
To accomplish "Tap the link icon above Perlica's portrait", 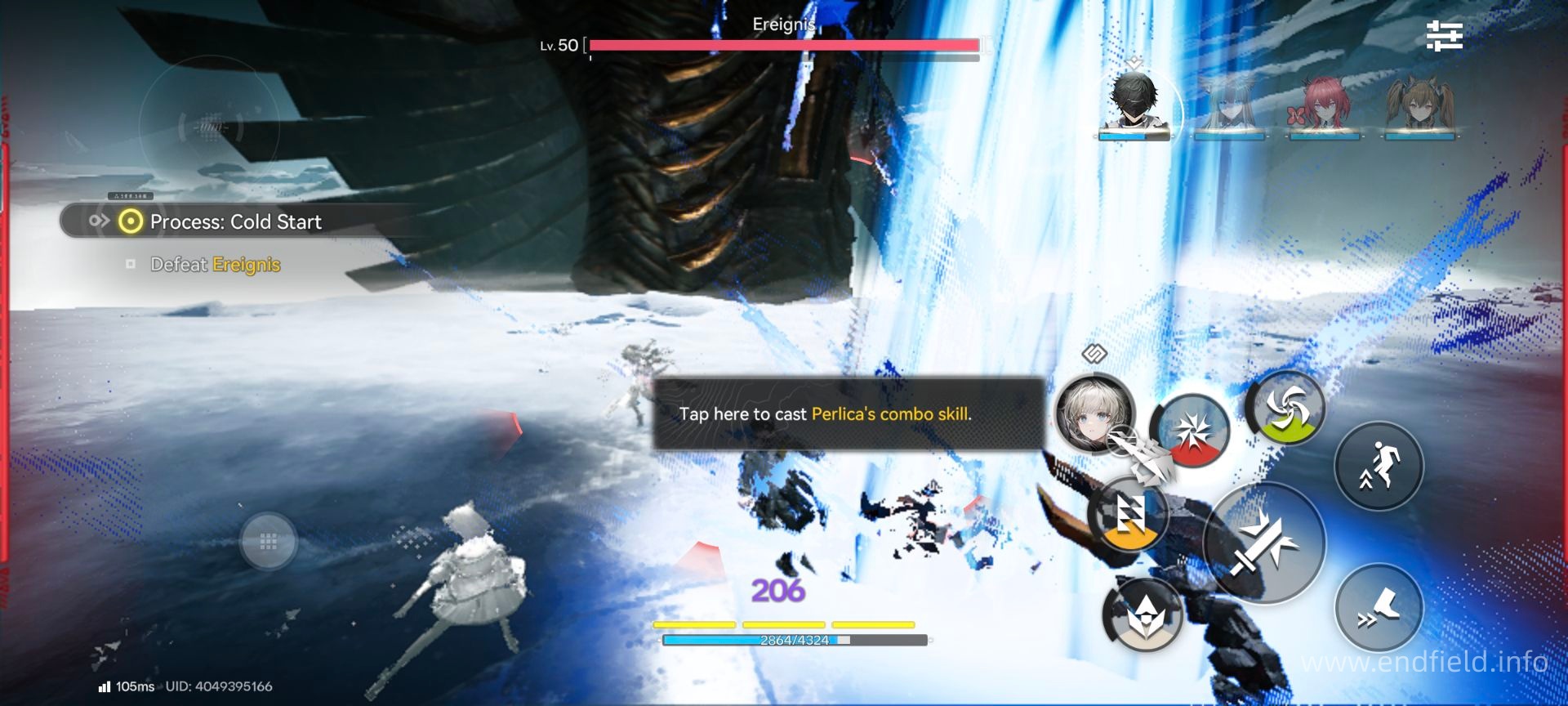I will [1094, 354].
